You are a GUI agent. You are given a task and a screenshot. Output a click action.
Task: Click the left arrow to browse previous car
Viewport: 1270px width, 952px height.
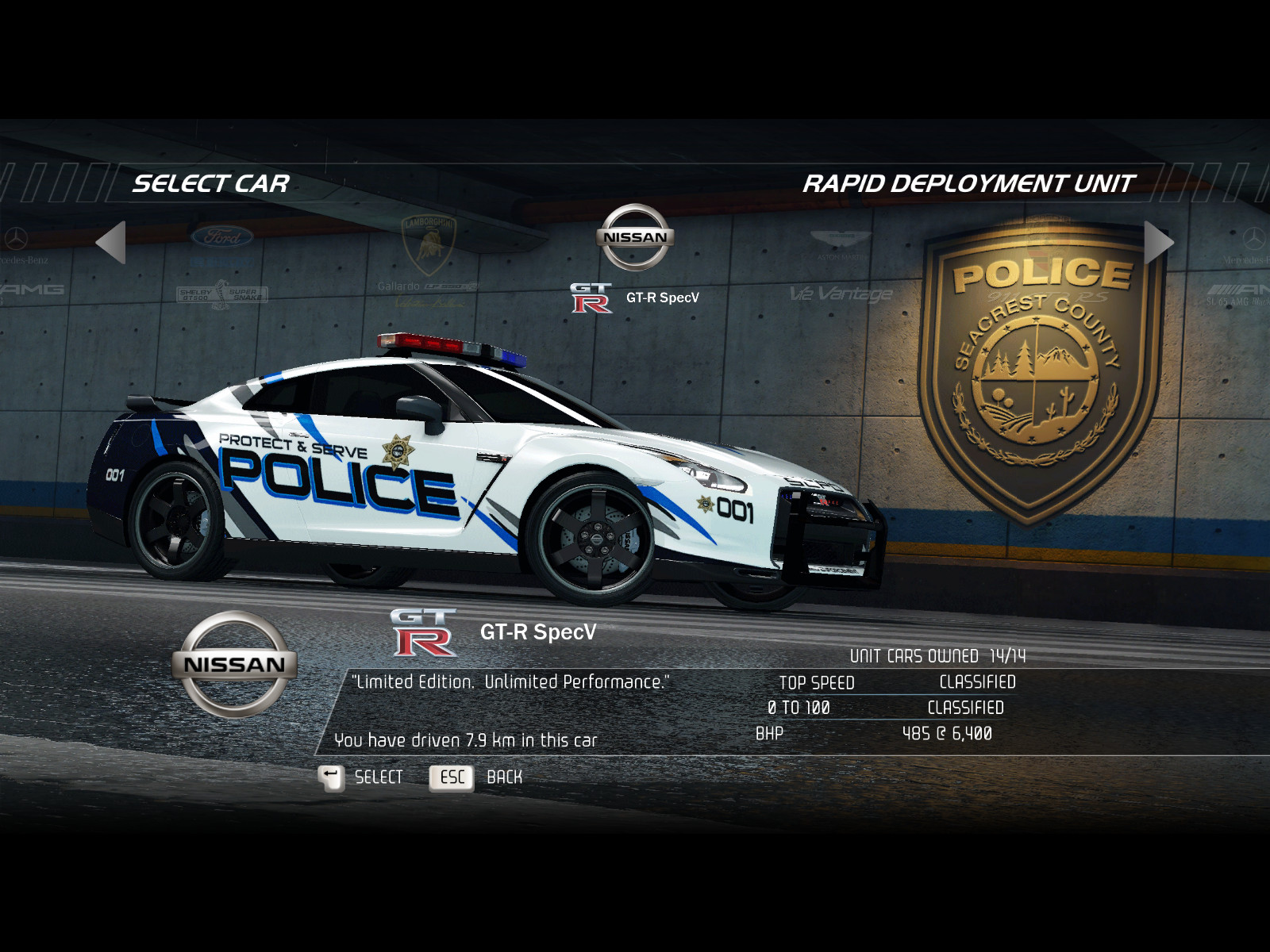pyautogui.click(x=112, y=242)
